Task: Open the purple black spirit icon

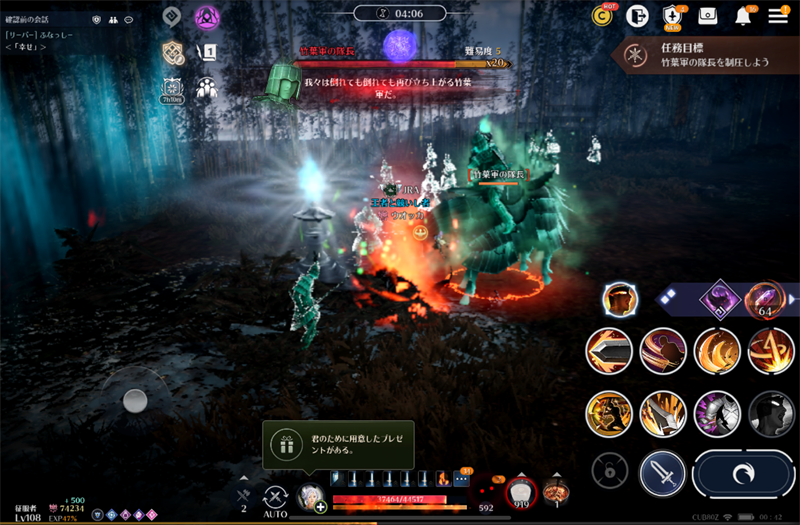Action: [207, 17]
